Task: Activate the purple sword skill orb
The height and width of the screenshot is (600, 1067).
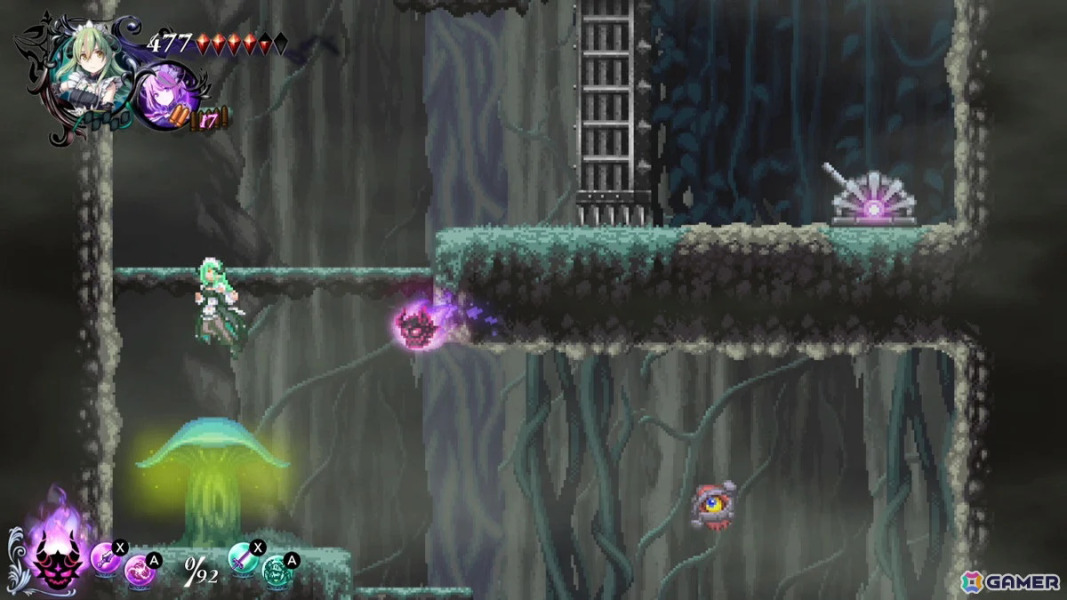Action: click(106, 557)
